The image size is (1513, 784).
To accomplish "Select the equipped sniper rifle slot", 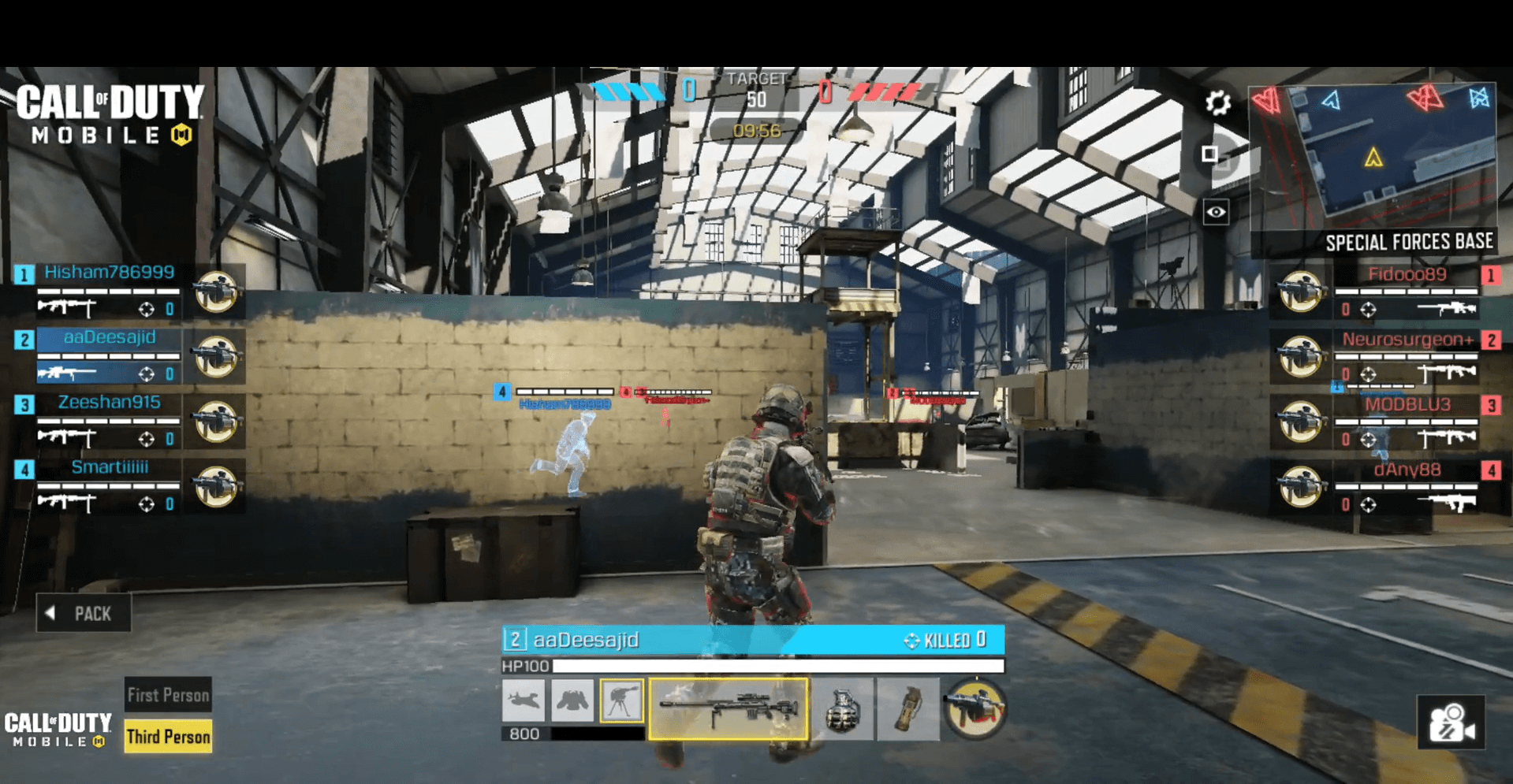I will tap(728, 708).
